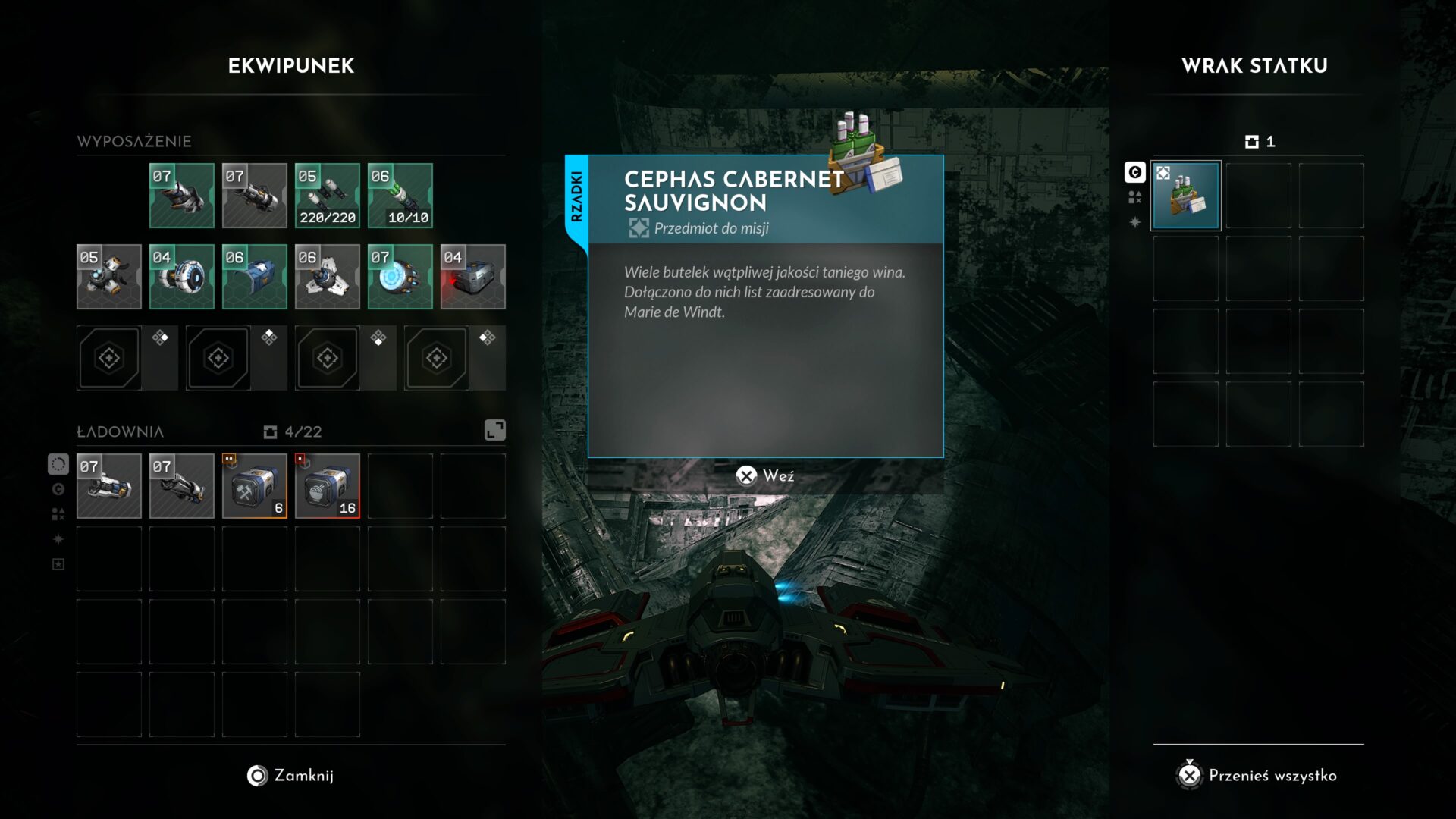Image resolution: width=1456 pixels, height=819 pixels.
Task: Select the green level 07 primary weapon slot
Action: 182,196
